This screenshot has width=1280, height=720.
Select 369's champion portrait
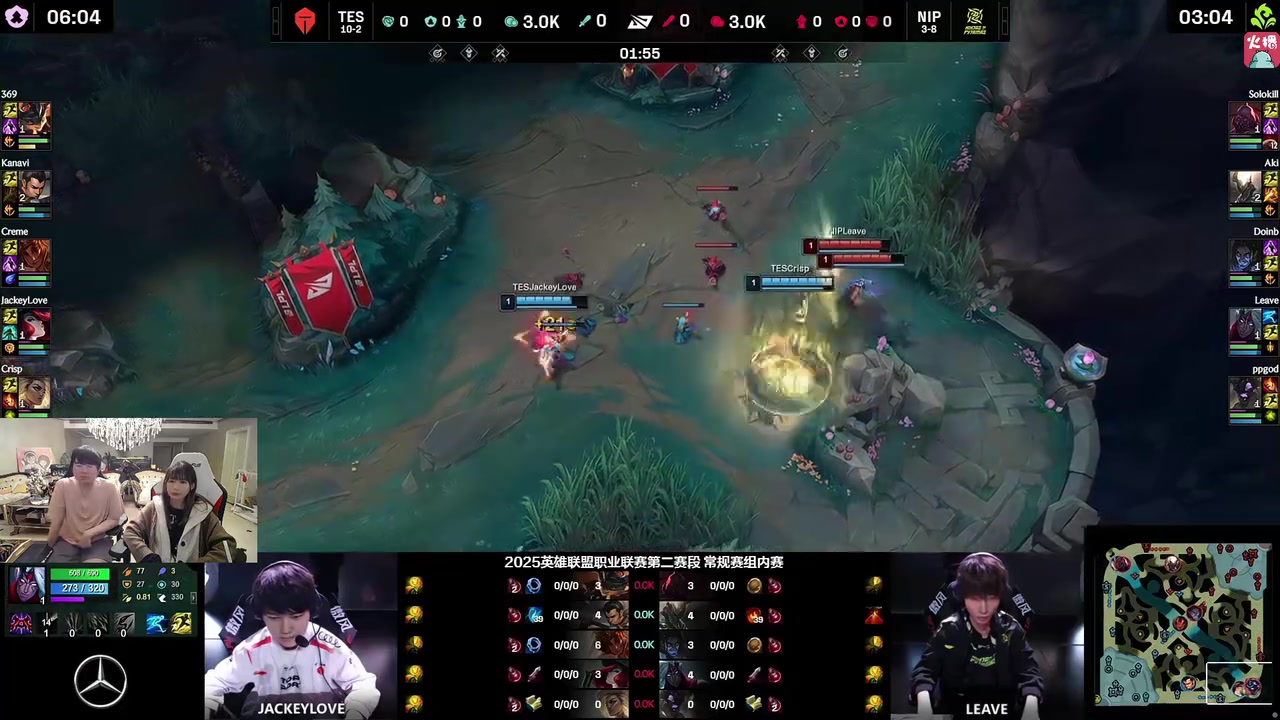[x=35, y=118]
